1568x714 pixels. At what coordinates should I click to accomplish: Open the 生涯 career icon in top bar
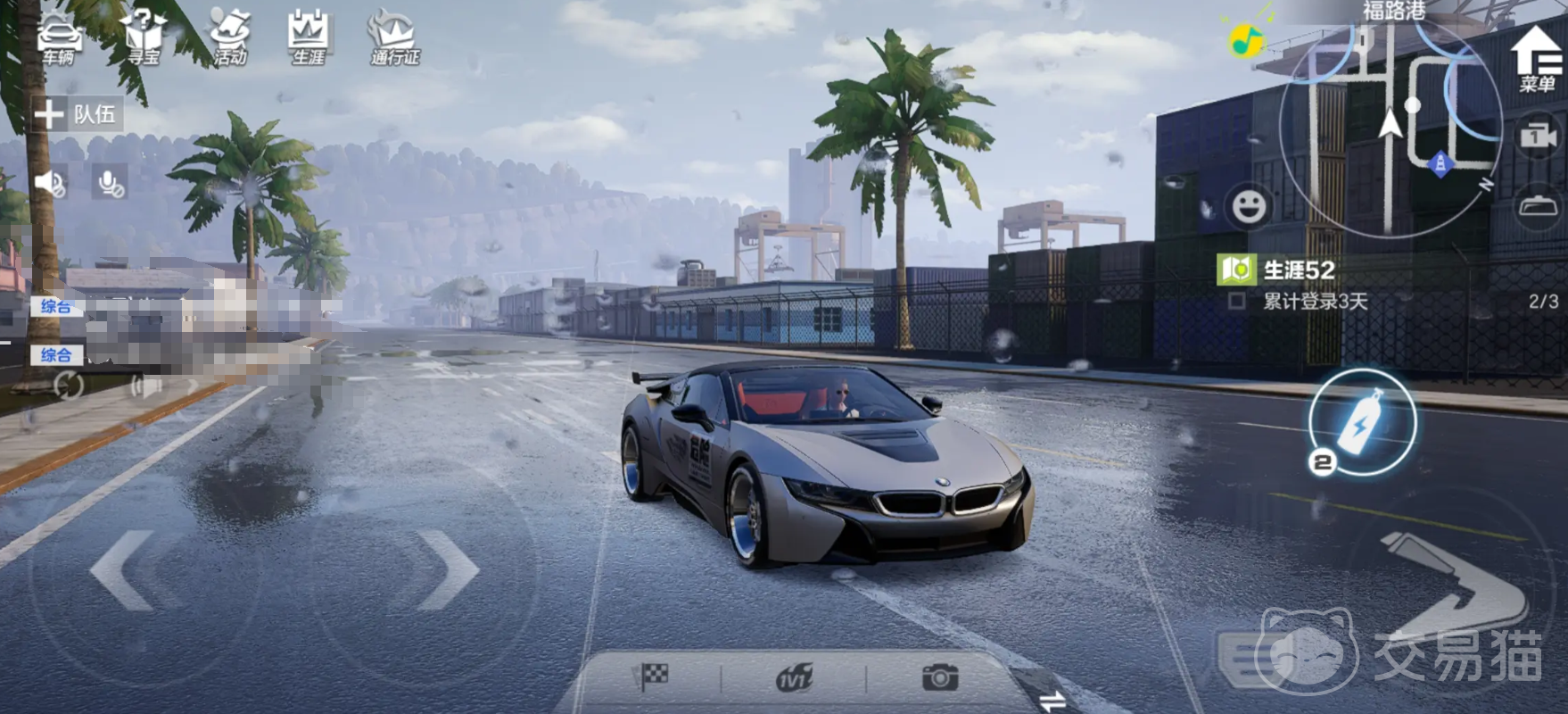point(309,39)
